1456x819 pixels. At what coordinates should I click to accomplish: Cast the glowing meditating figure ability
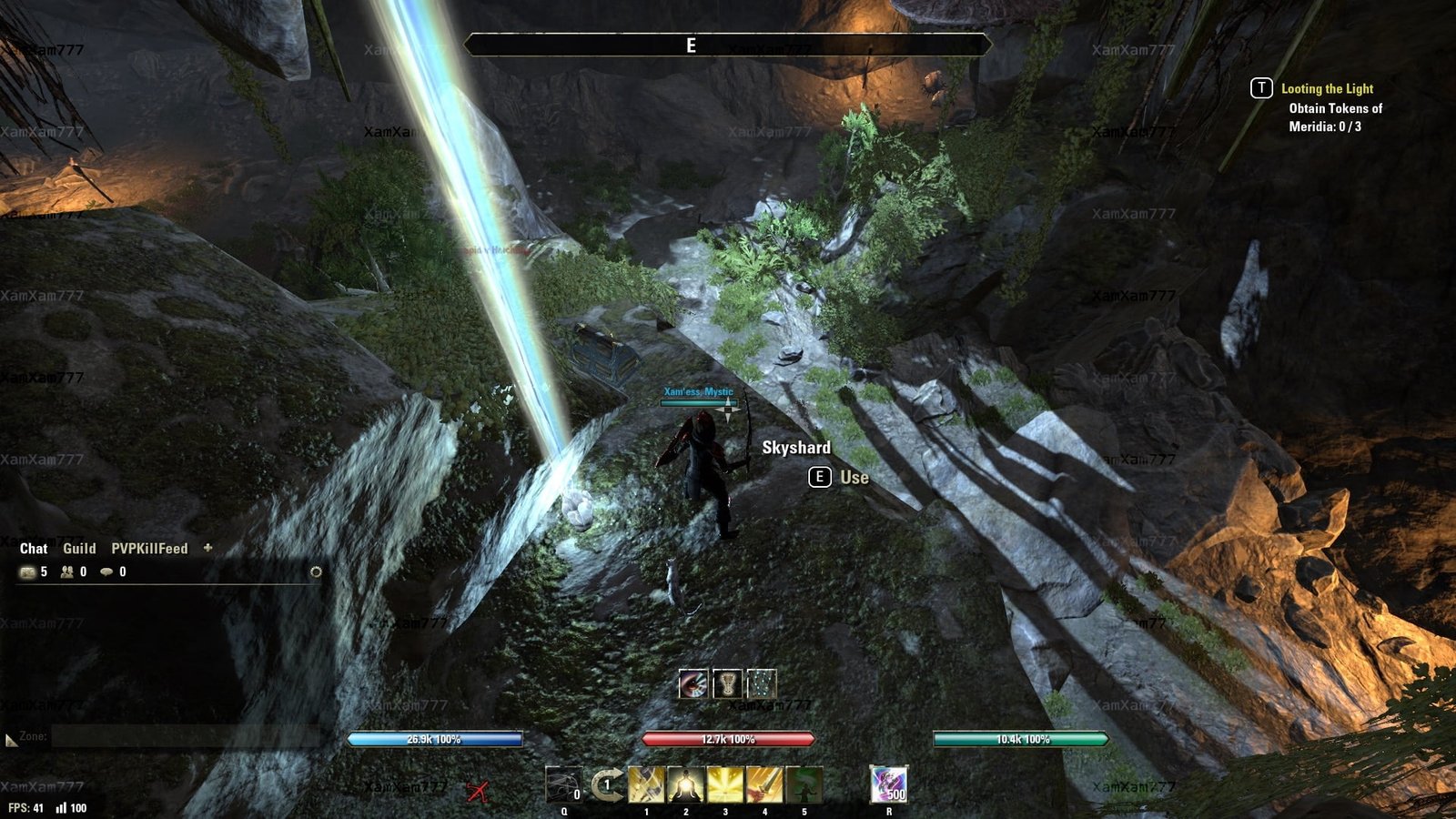pos(685,784)
